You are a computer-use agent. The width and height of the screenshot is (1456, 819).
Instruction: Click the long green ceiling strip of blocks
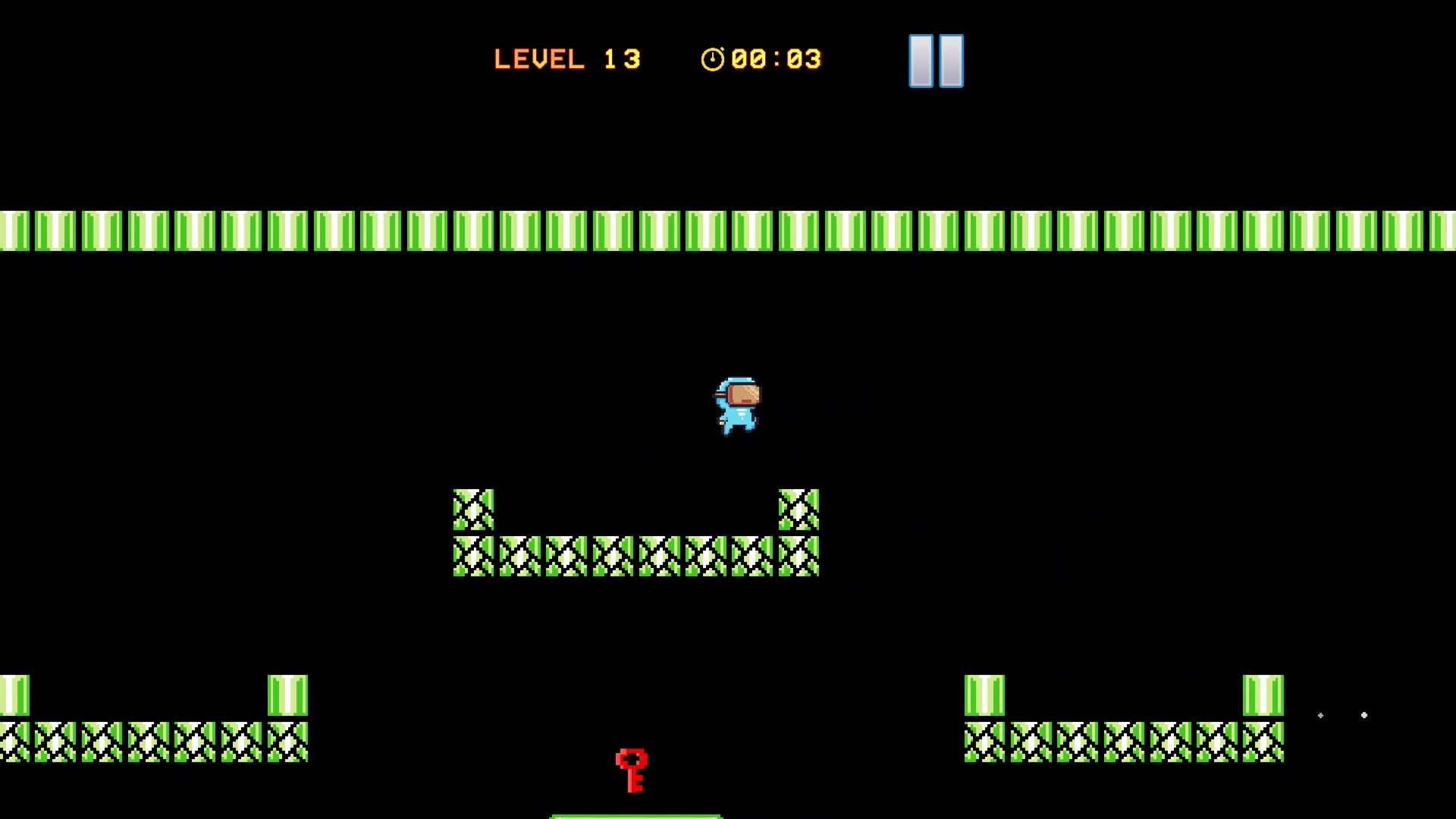(x=728, y=230)
